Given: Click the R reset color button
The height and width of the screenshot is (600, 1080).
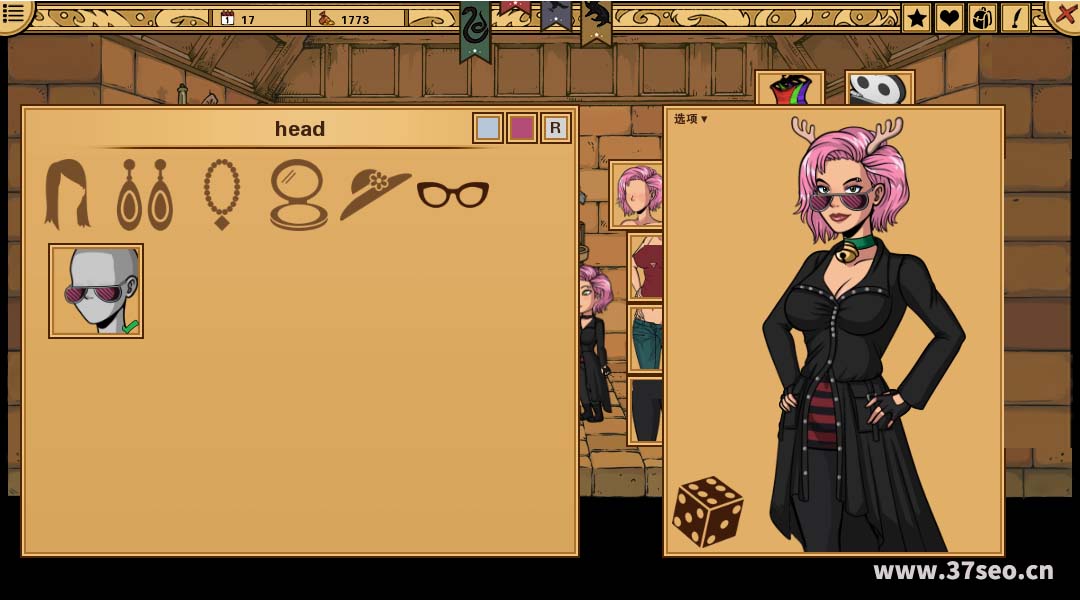Looking at the screenshot, I should [556, 128].
